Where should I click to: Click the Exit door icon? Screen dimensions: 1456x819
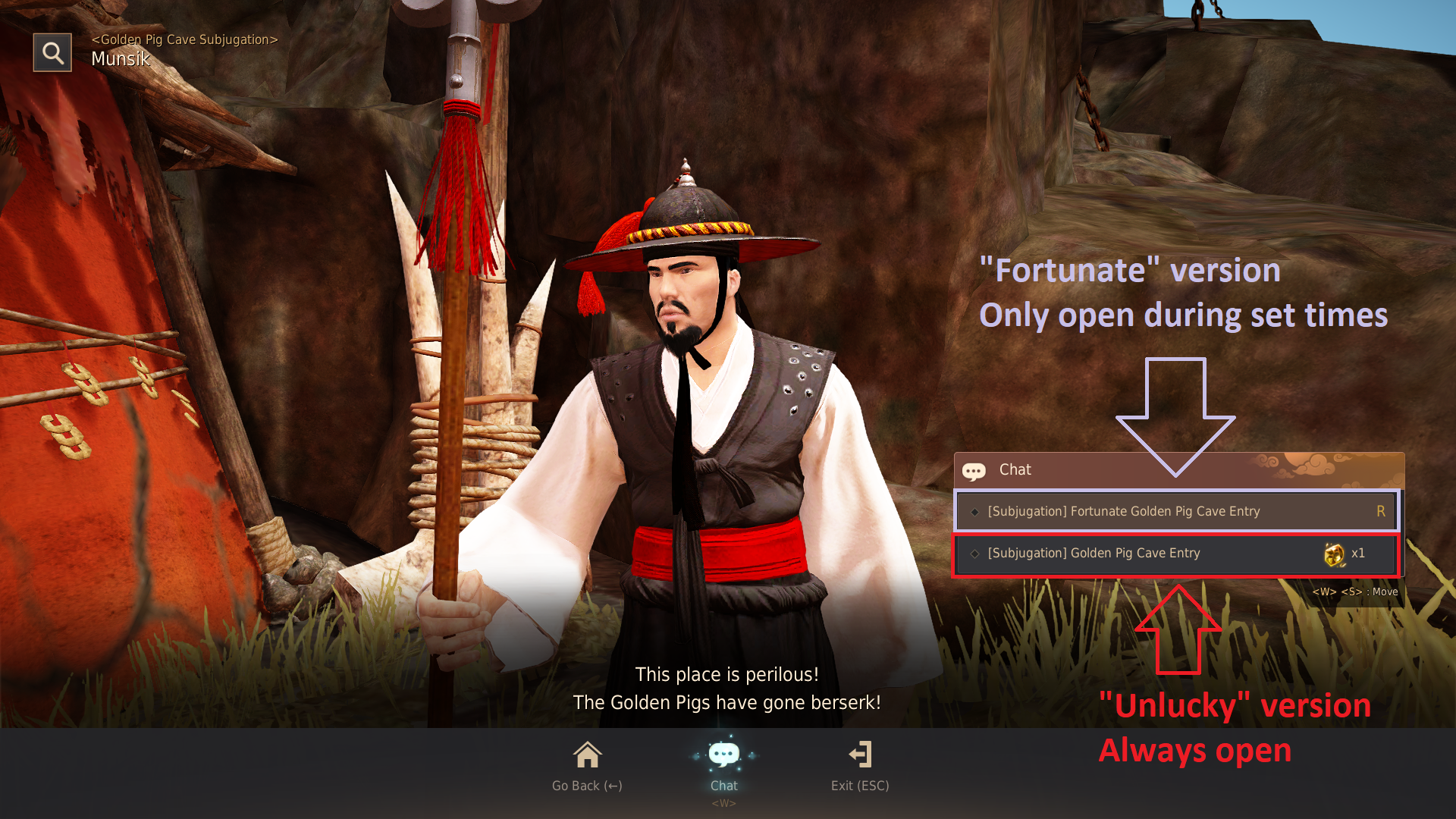pos(861,755)
